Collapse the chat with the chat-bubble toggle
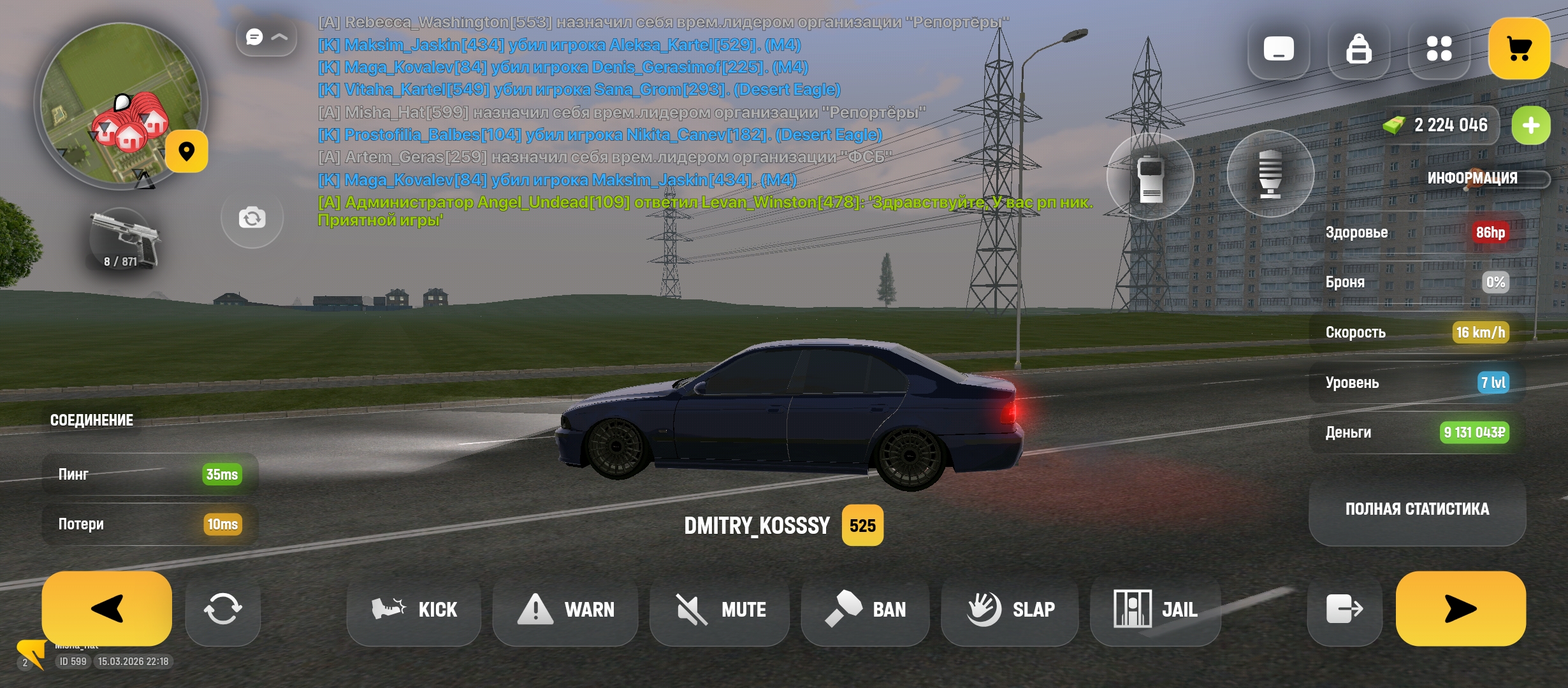1568x688 pixels. coord(266,38)
